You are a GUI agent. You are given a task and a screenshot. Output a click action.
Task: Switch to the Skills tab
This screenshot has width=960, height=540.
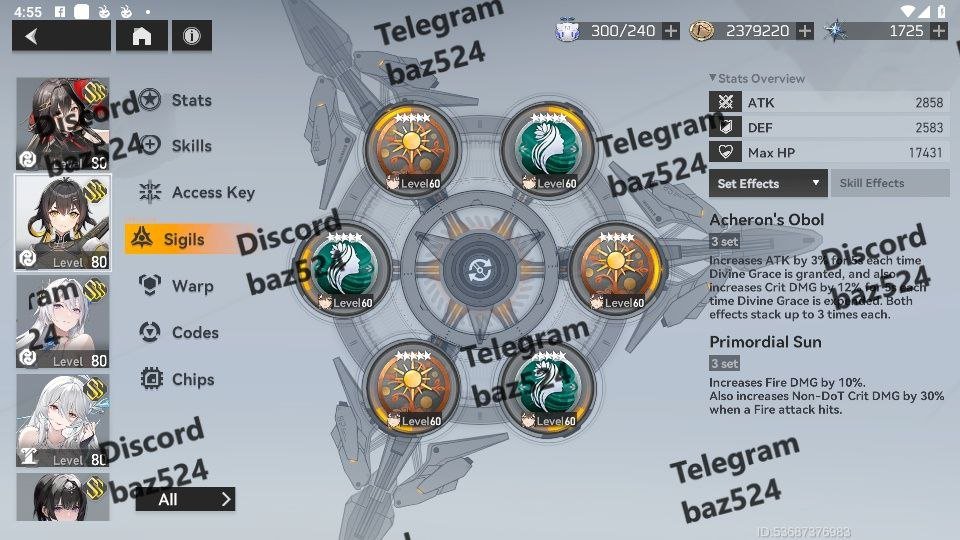(x=190, y=146)
